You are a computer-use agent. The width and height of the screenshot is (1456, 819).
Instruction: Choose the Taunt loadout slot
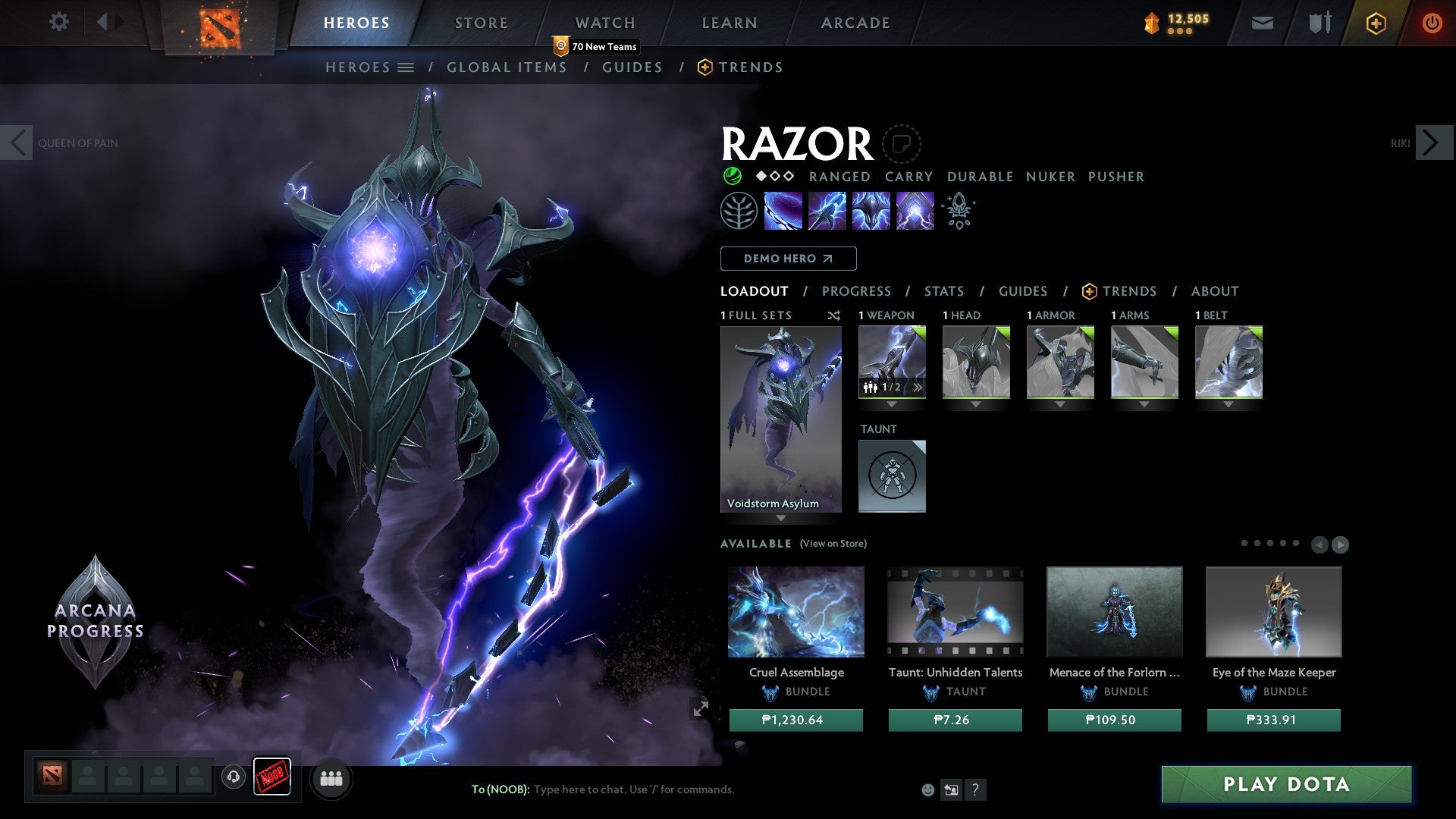[892, 476]
